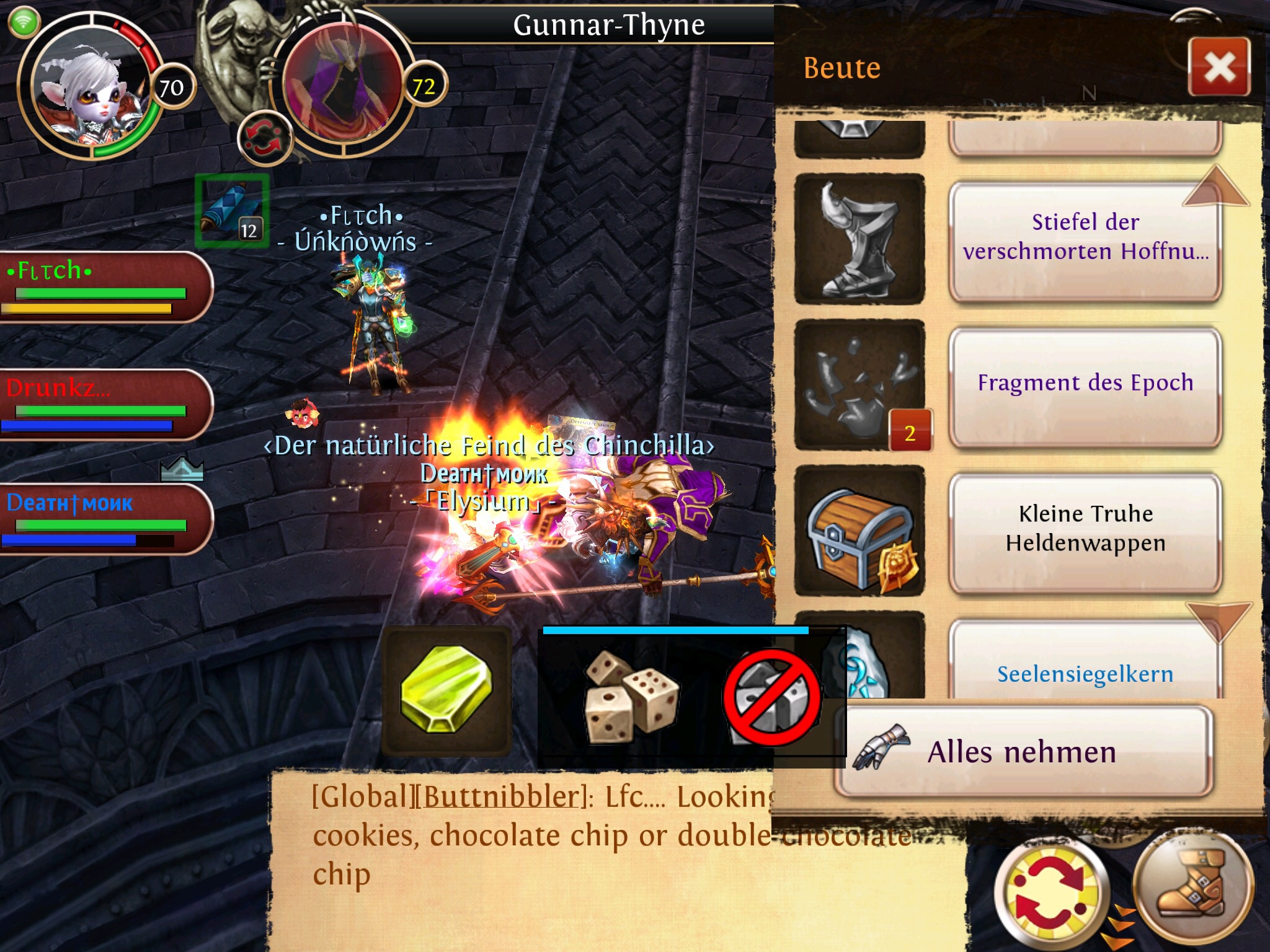1270x952 pixels.
Task: Loot the Kleine Truhe Heldenwappen
Action: [x=1085, y=530]
